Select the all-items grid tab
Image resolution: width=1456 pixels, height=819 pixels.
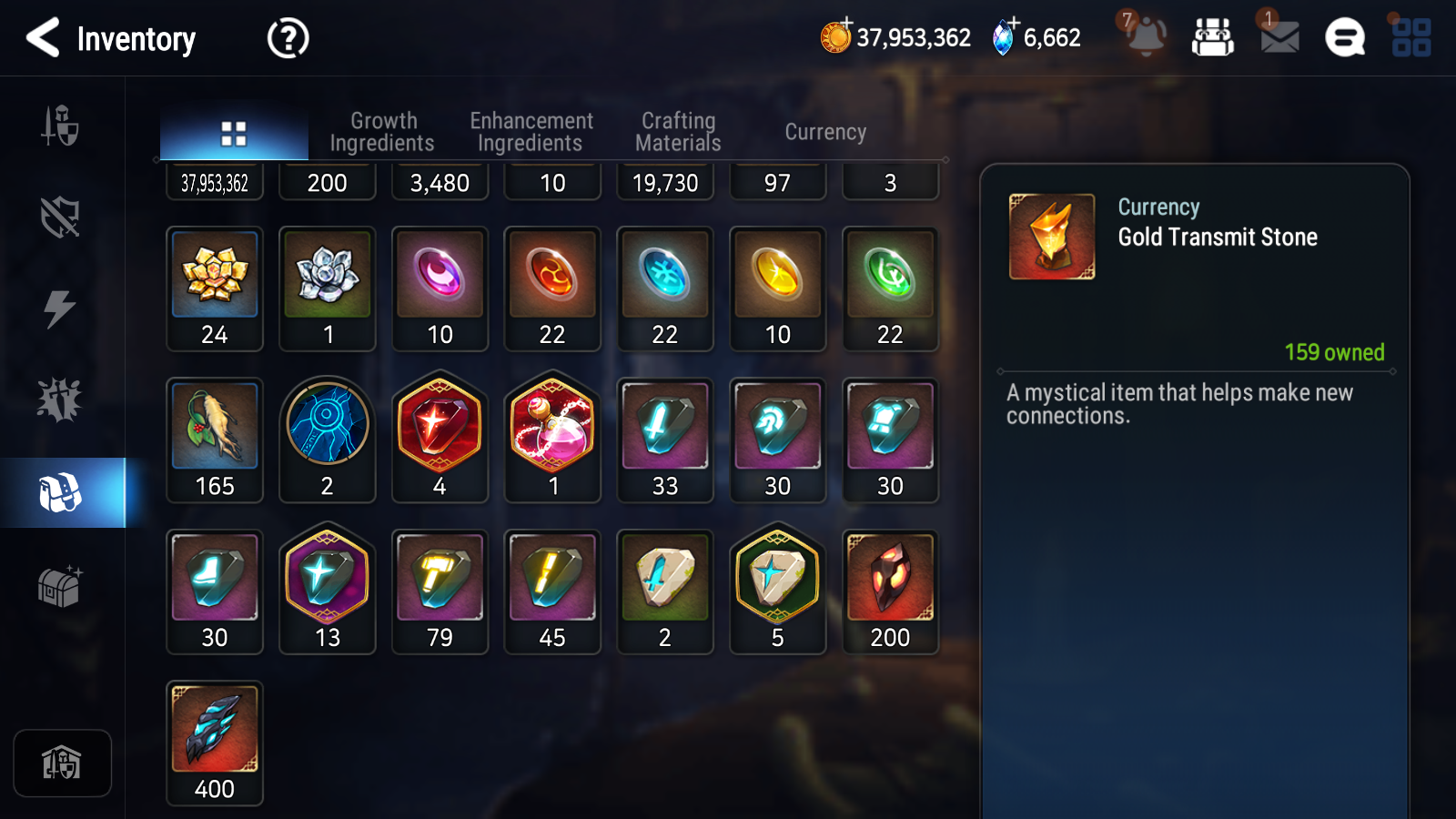point(234,134)
